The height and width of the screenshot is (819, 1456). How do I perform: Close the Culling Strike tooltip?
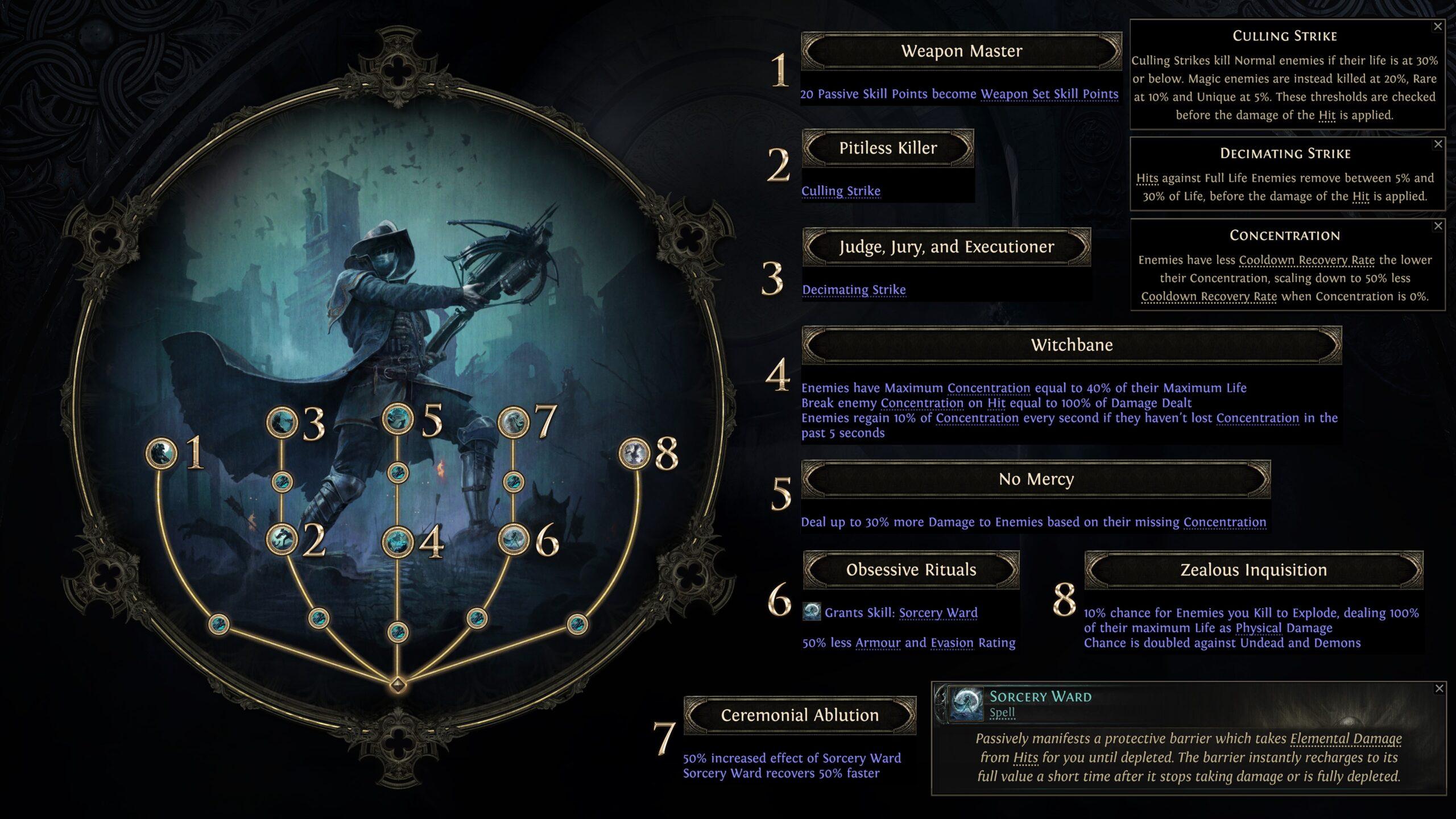point(1440,26)
